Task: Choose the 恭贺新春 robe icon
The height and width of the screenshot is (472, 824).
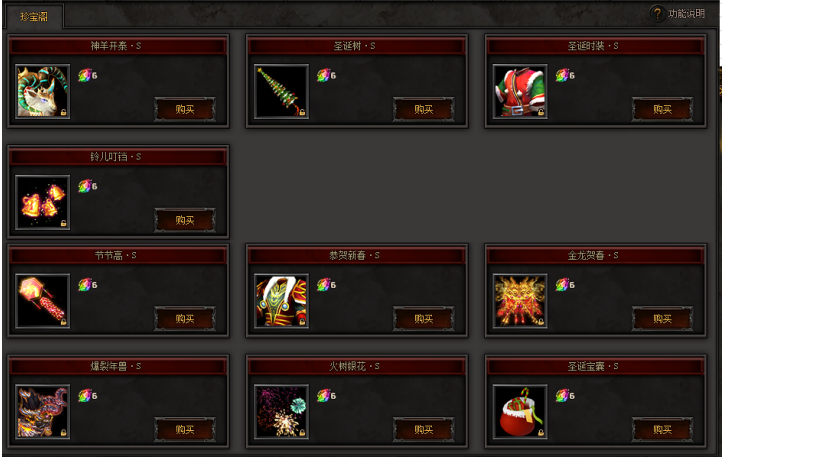Action: tap(281, 302)
